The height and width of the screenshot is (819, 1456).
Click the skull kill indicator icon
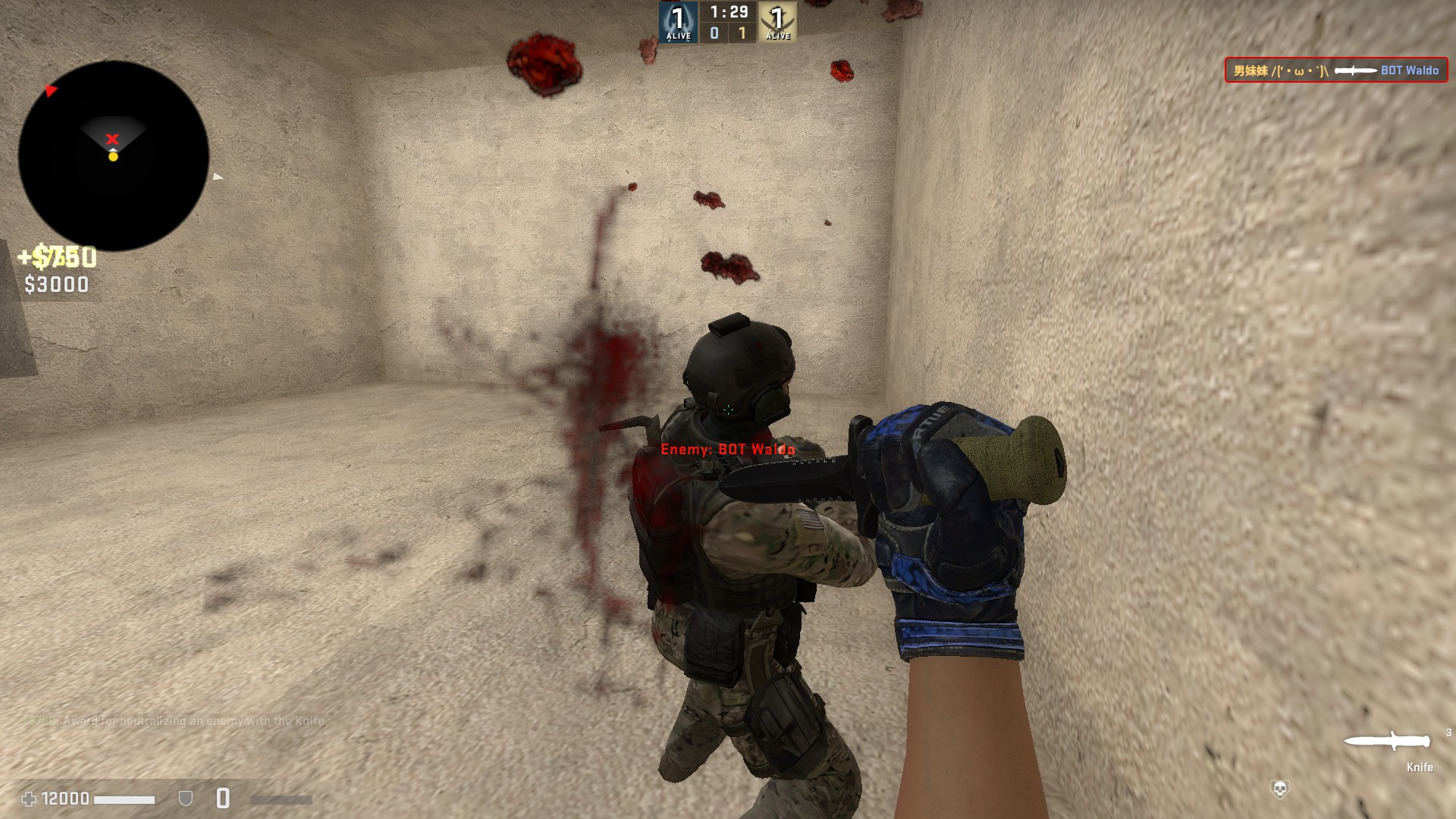click(x=1279, y=789)
